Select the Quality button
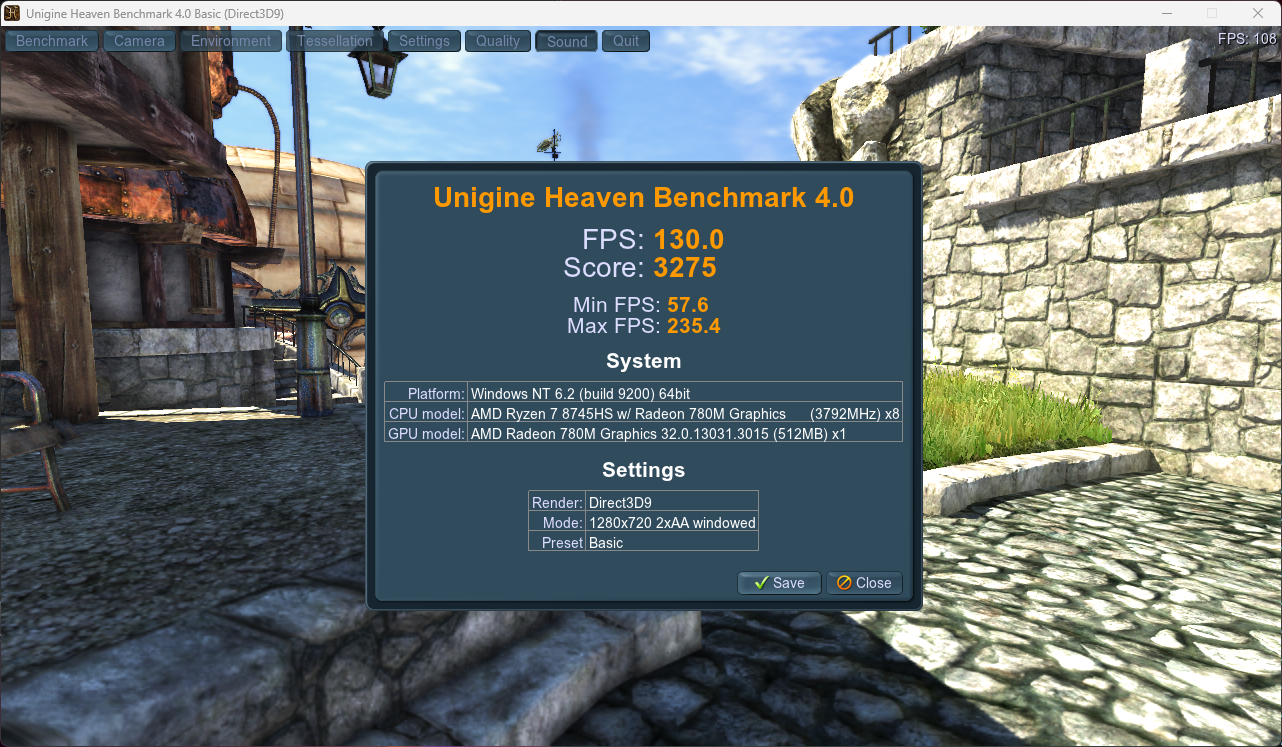The height and width of the screenshot is (747, 1282). (x=498, y=41)
